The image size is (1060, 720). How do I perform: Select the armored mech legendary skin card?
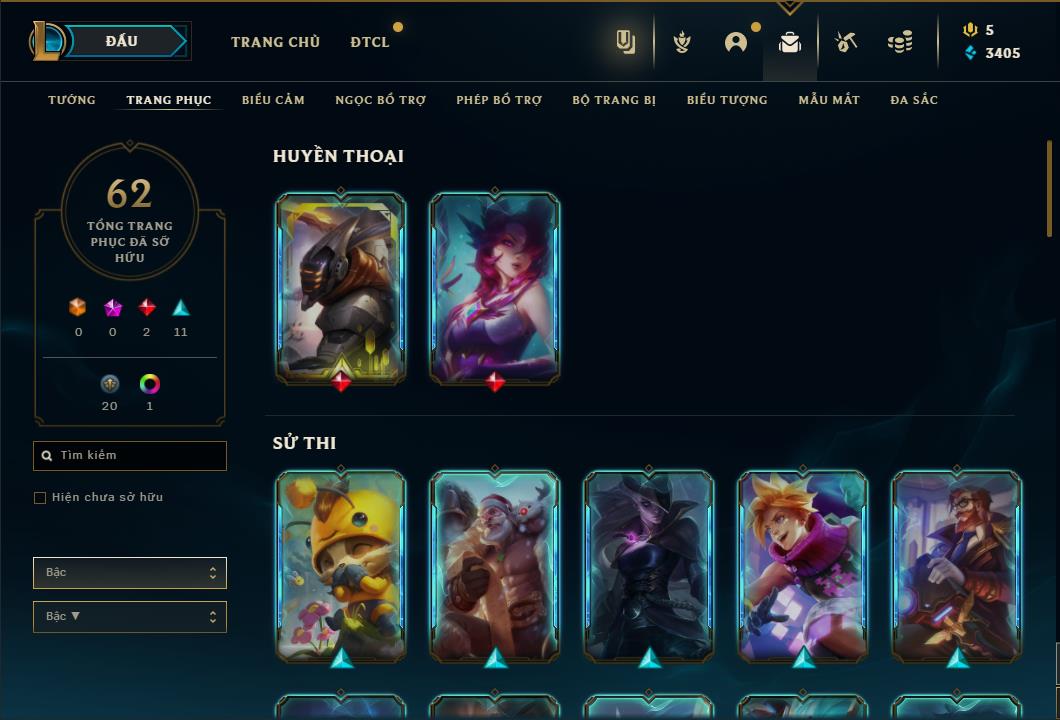[341, 288]
